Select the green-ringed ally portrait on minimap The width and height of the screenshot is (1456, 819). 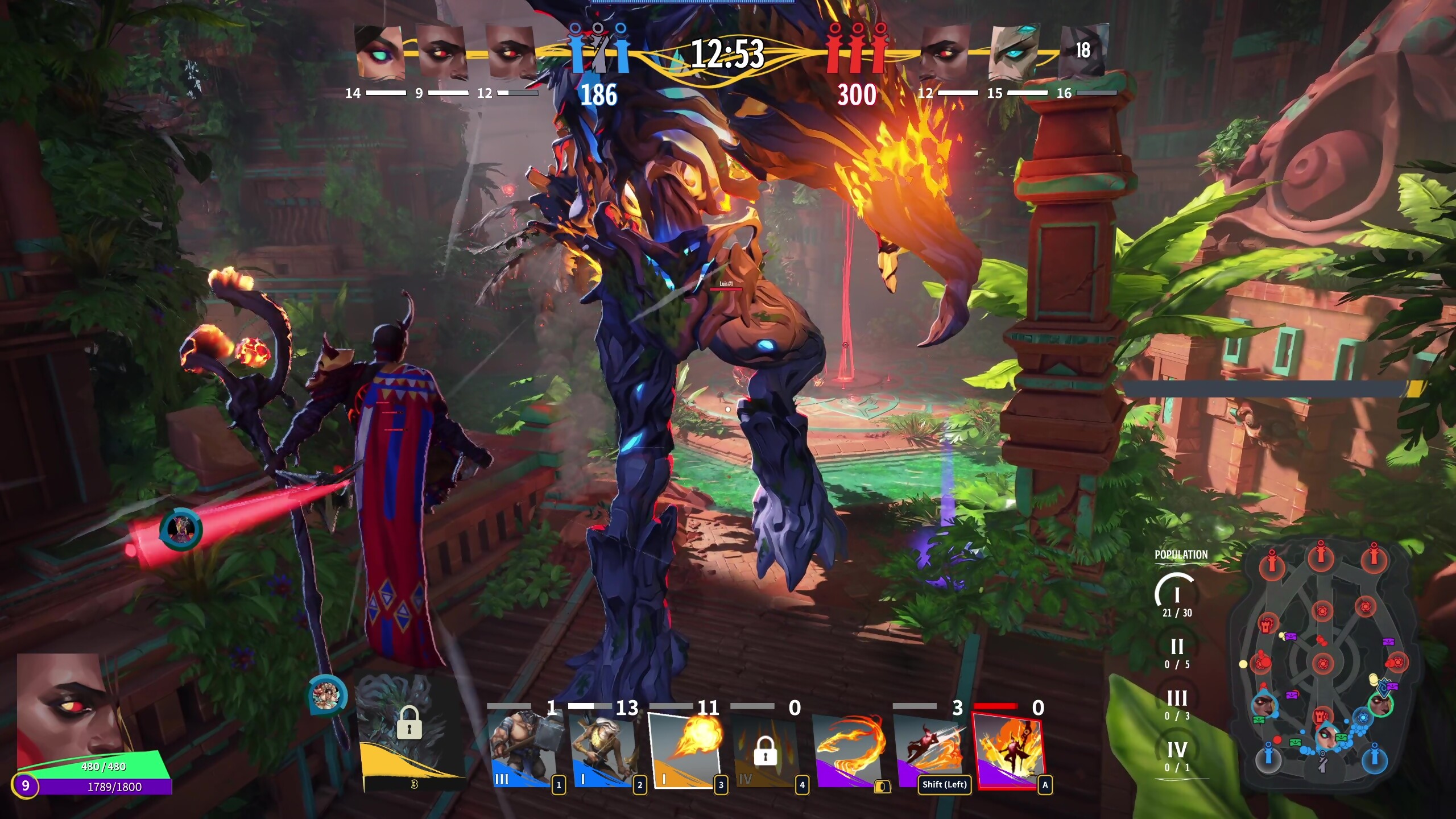pyautogui.click(x=1381, y=705)
